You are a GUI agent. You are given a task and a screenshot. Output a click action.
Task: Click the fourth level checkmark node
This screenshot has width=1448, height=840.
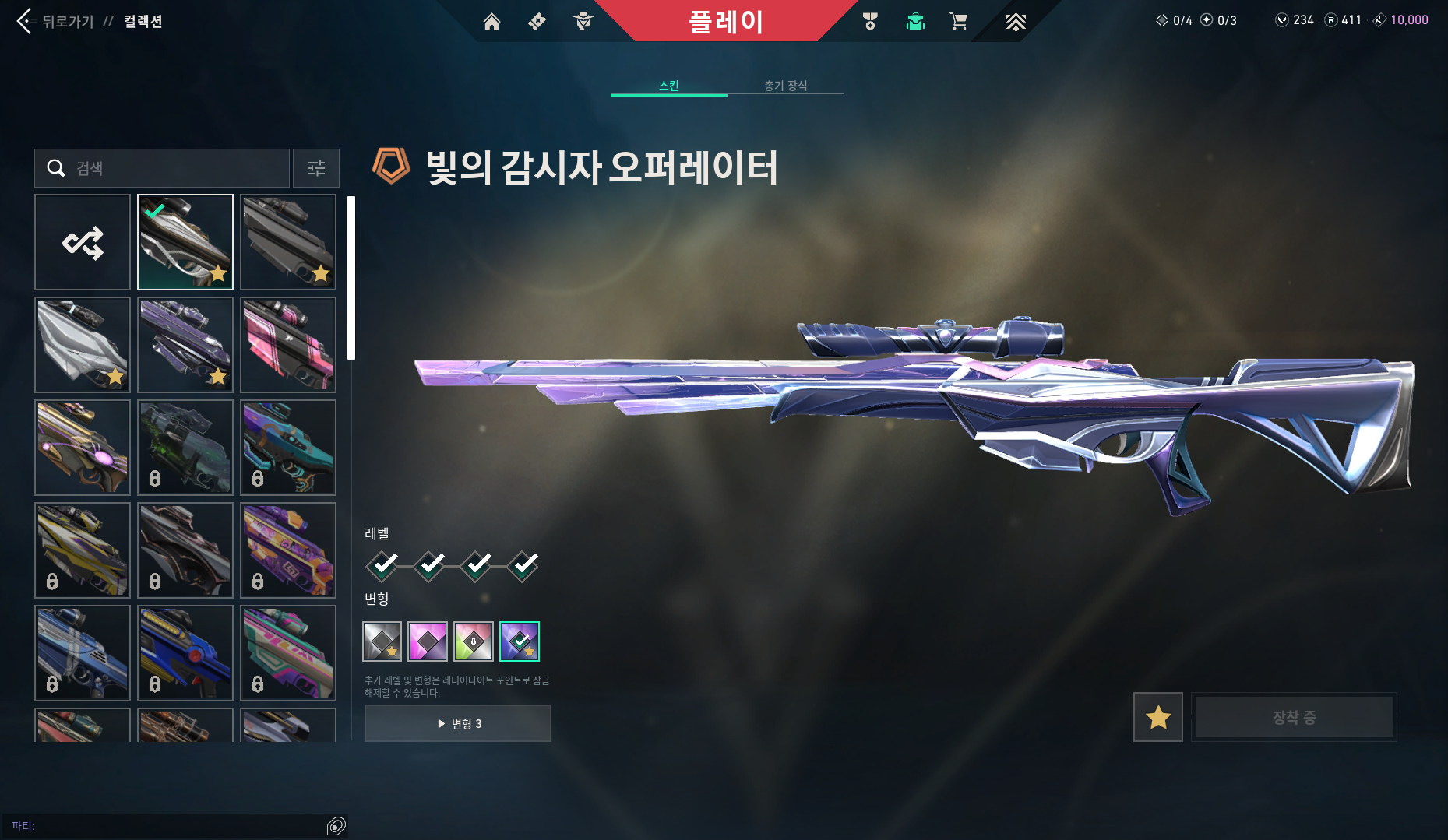[523, 566]
